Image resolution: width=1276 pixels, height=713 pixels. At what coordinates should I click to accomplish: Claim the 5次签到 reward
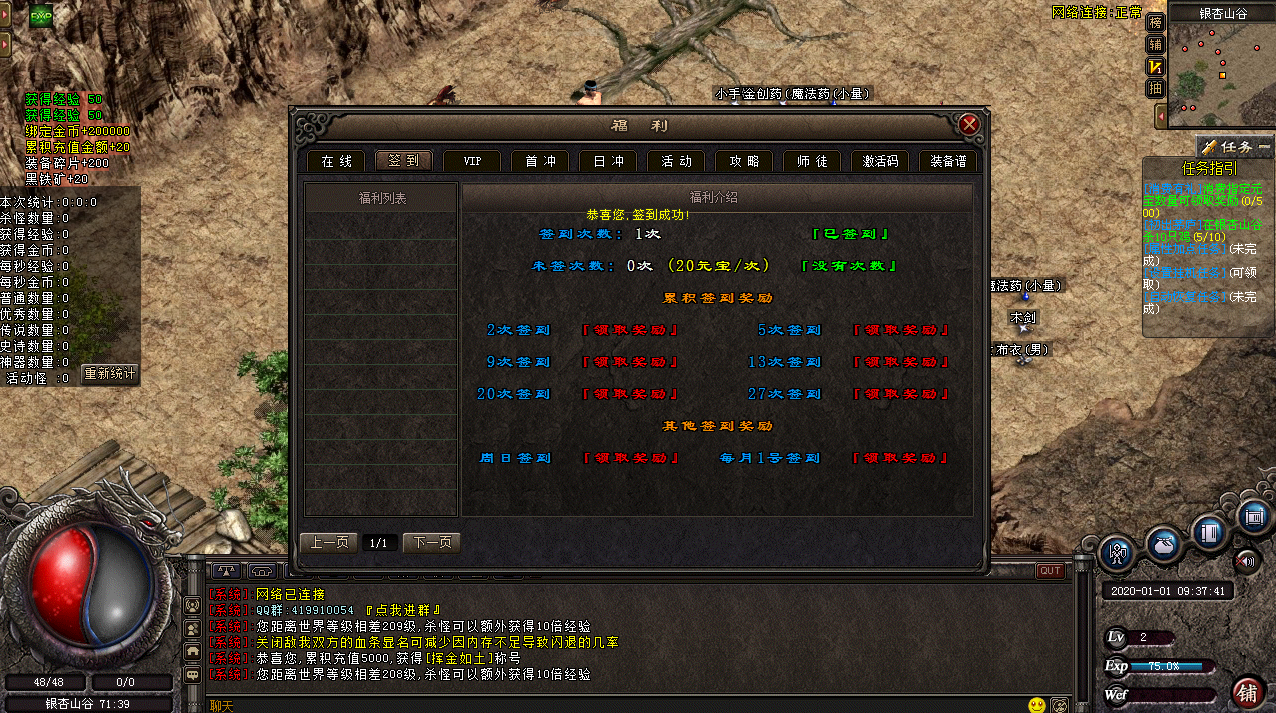tap(901, 330)
